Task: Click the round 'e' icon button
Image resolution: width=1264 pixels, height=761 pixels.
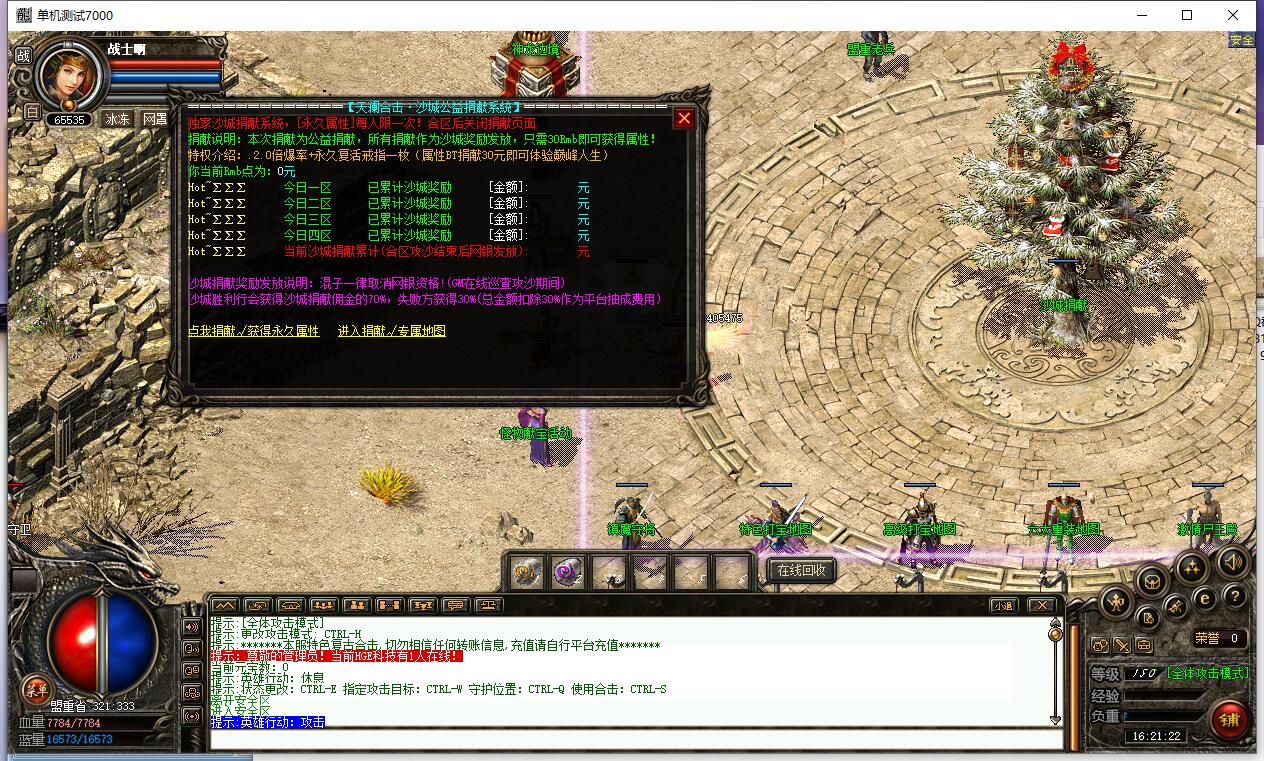Action: click(x=1205, y=597)
